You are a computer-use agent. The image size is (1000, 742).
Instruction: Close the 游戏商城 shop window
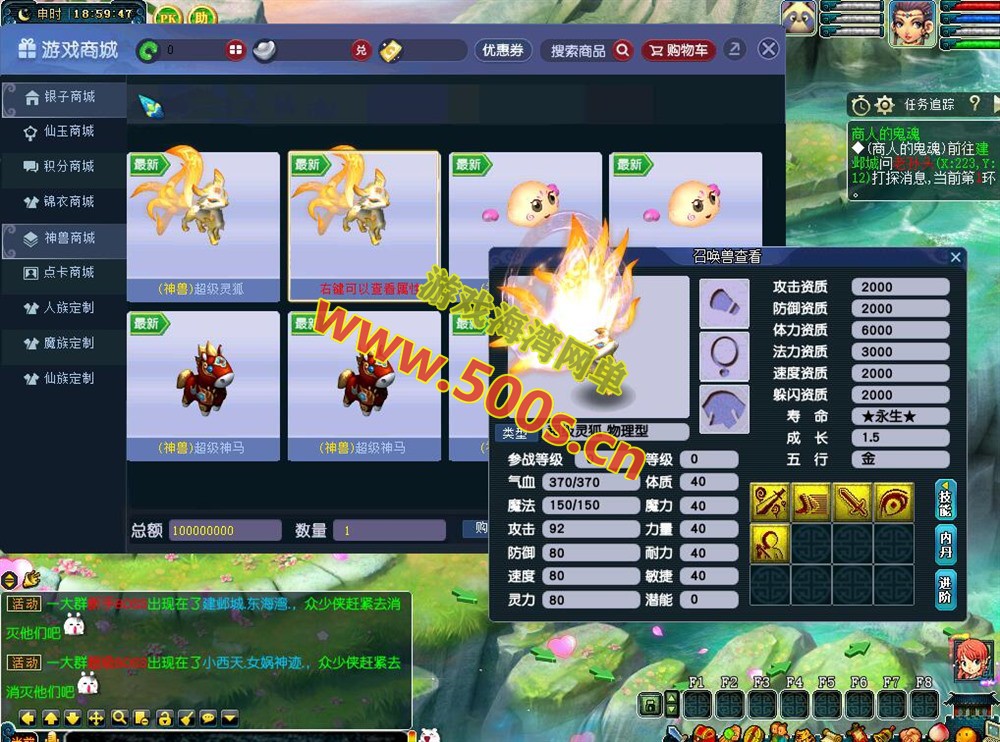pos(768,49)
